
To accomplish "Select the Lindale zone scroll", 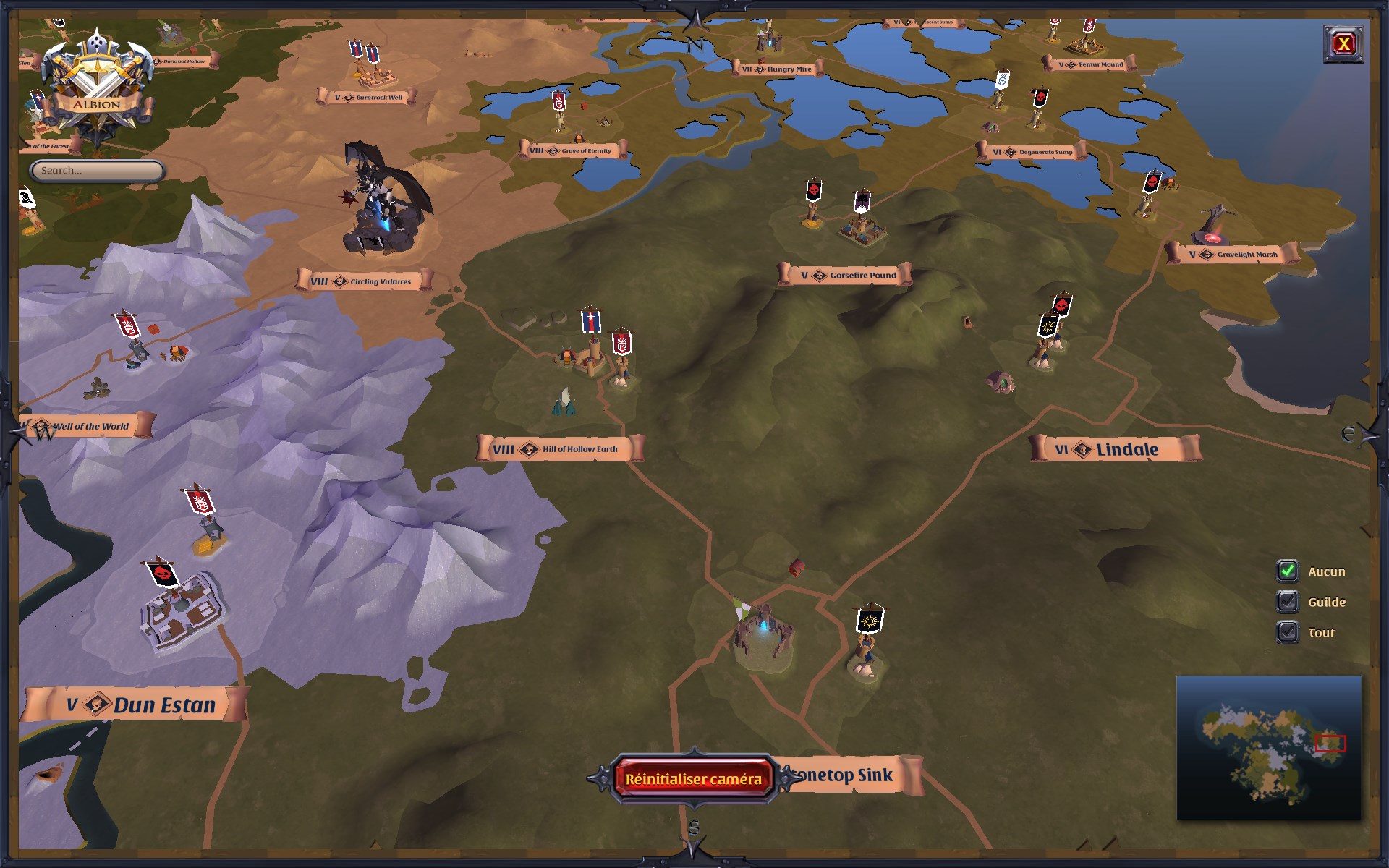I will pos(1118,448).
